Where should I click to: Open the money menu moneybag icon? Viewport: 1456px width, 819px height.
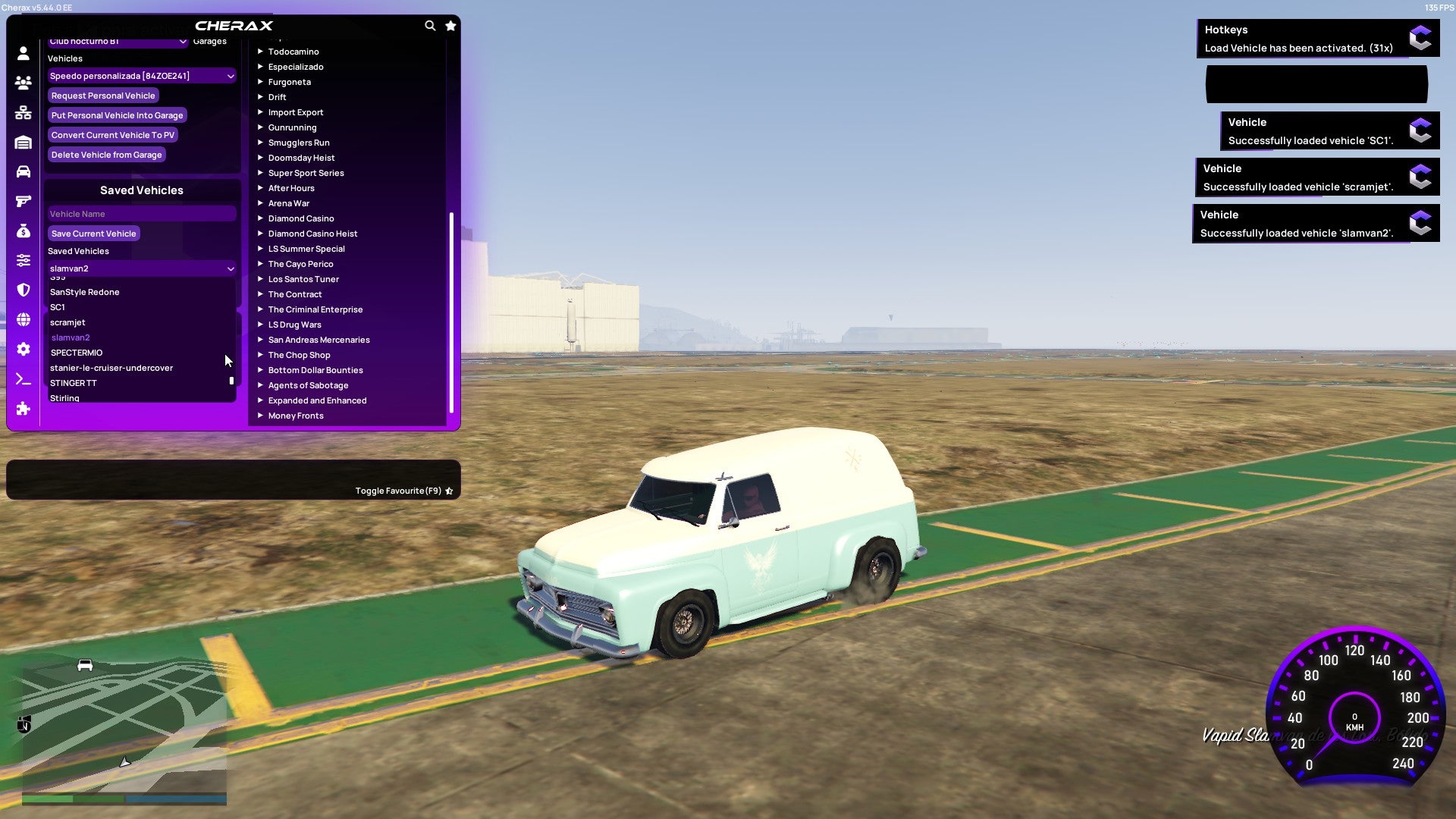pyautogui.click(x=23, y=230)
